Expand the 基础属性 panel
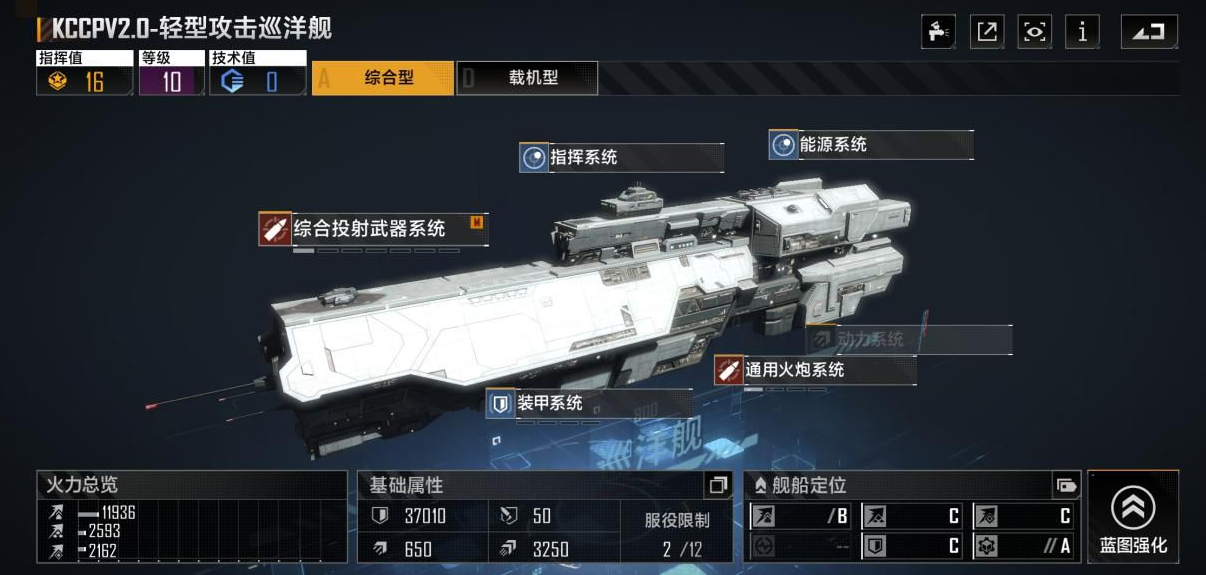 click(x=717, y=486)
